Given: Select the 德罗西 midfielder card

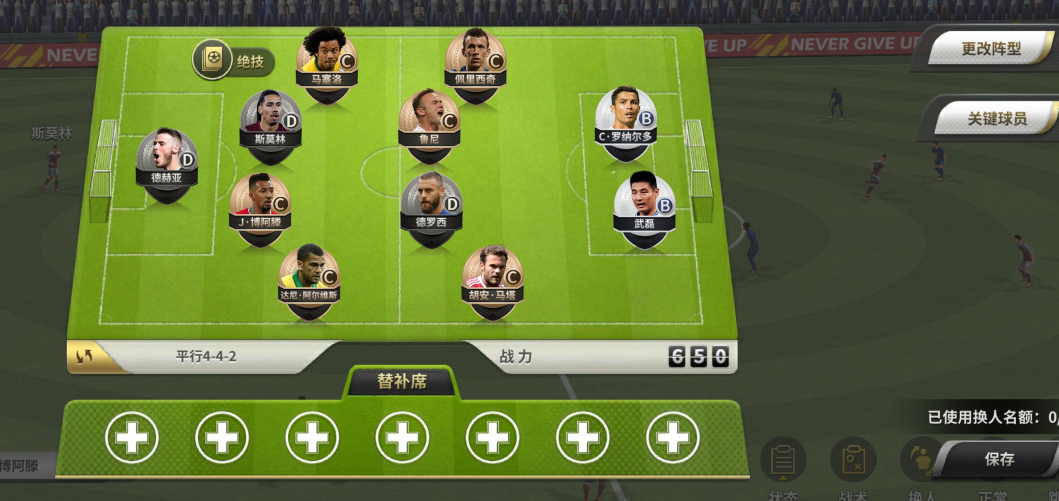Looking at the screenshot, I should (431, 204).
